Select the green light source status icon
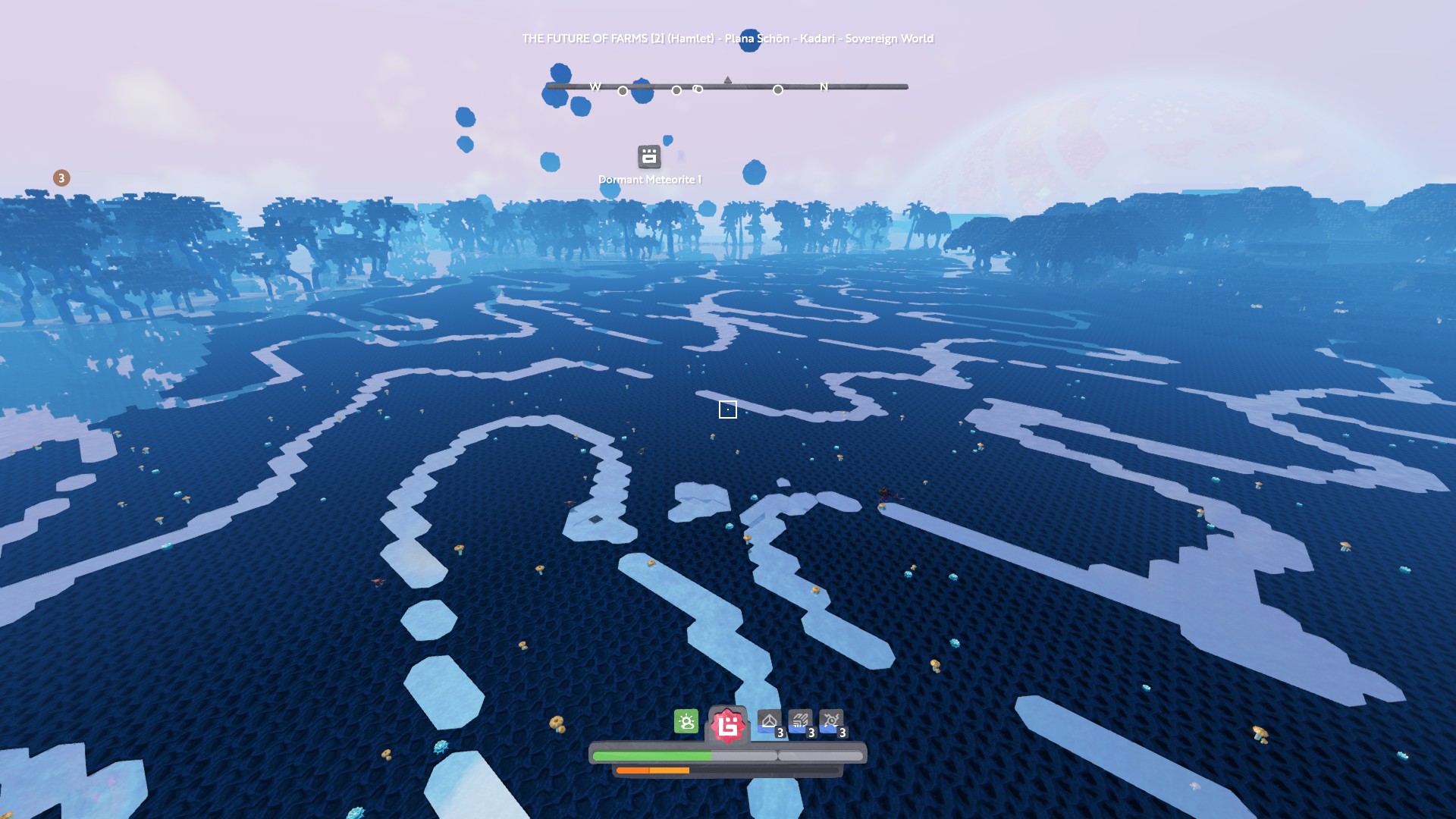 coord(686,722)
